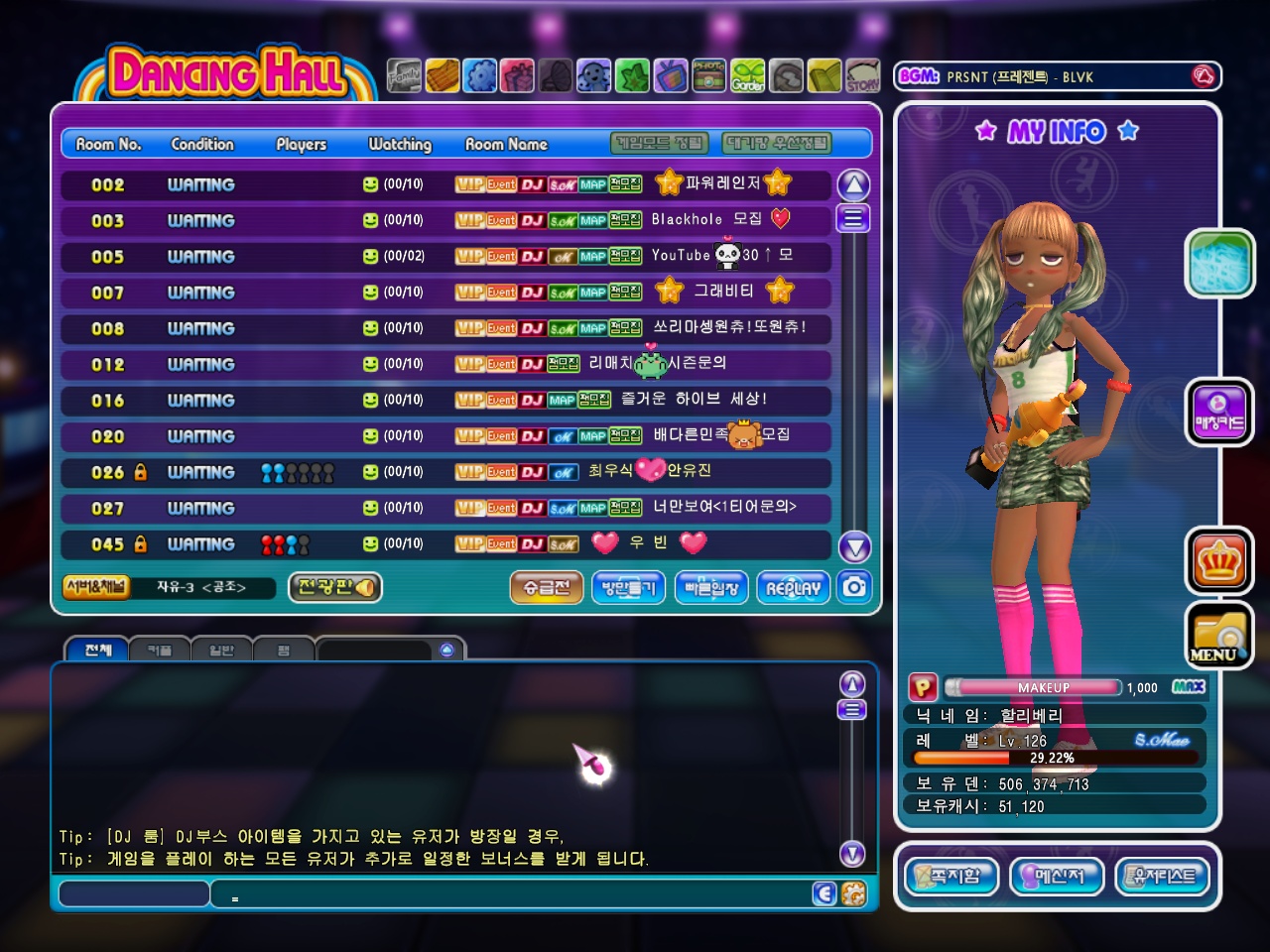Switch to the 일반 chat tab
Viewport: 1270px width, 952px height.
pyautogui.click(x=221, y=651)
